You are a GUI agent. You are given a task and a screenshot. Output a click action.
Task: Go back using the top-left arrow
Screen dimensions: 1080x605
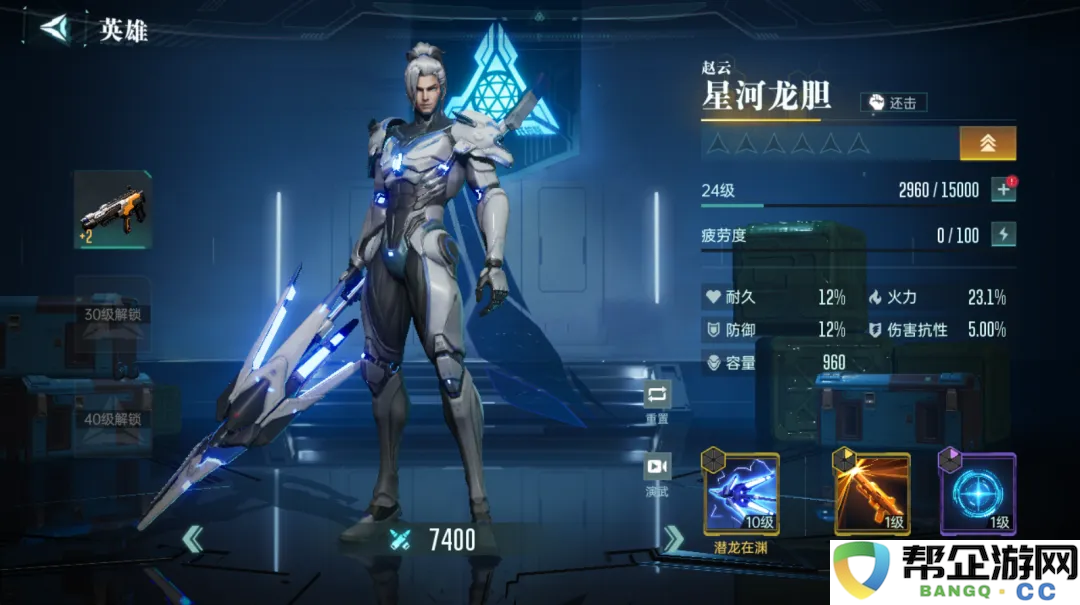55,28
